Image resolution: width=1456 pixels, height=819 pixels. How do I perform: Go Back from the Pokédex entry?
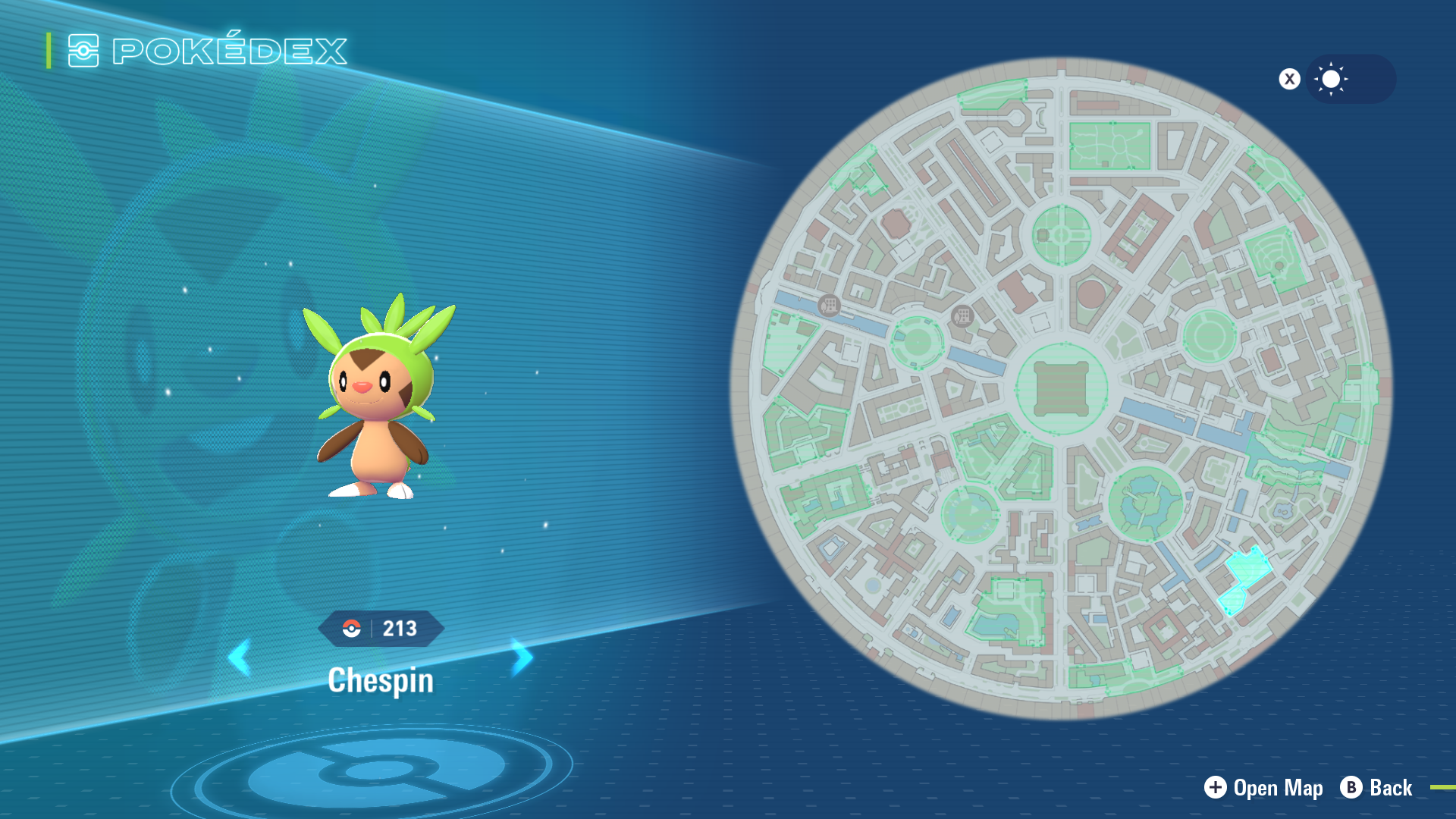point(1376,788)
